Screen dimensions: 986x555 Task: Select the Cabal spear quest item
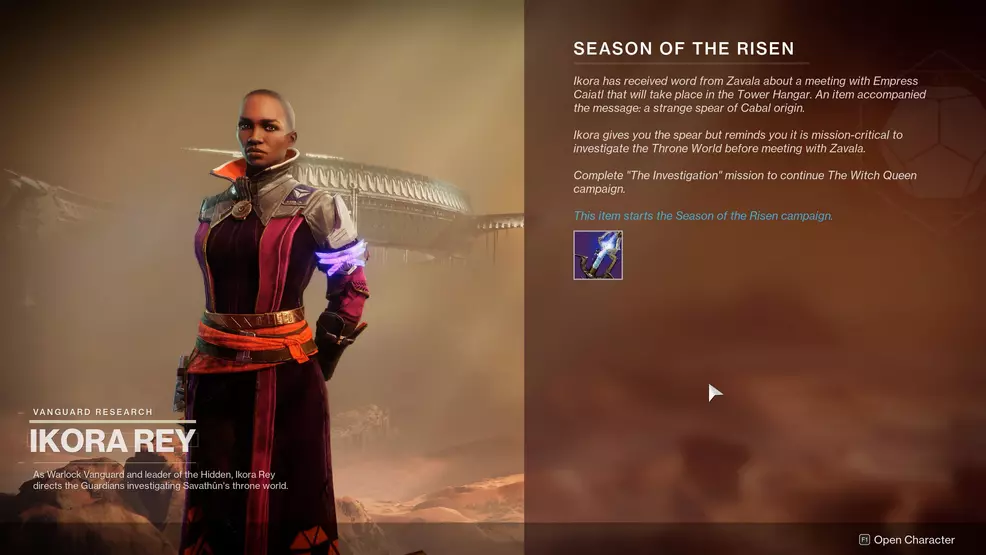click(x=598, y=255)
